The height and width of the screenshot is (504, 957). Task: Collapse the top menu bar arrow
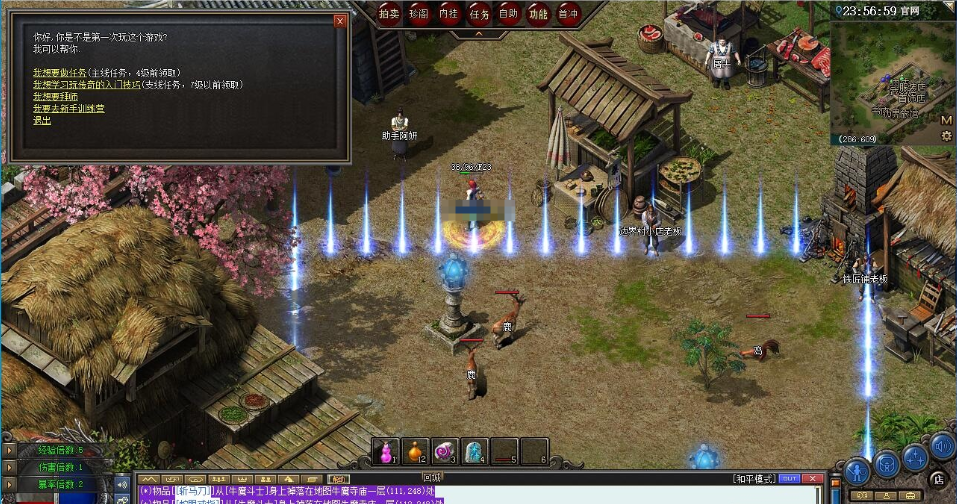[478, 33]
